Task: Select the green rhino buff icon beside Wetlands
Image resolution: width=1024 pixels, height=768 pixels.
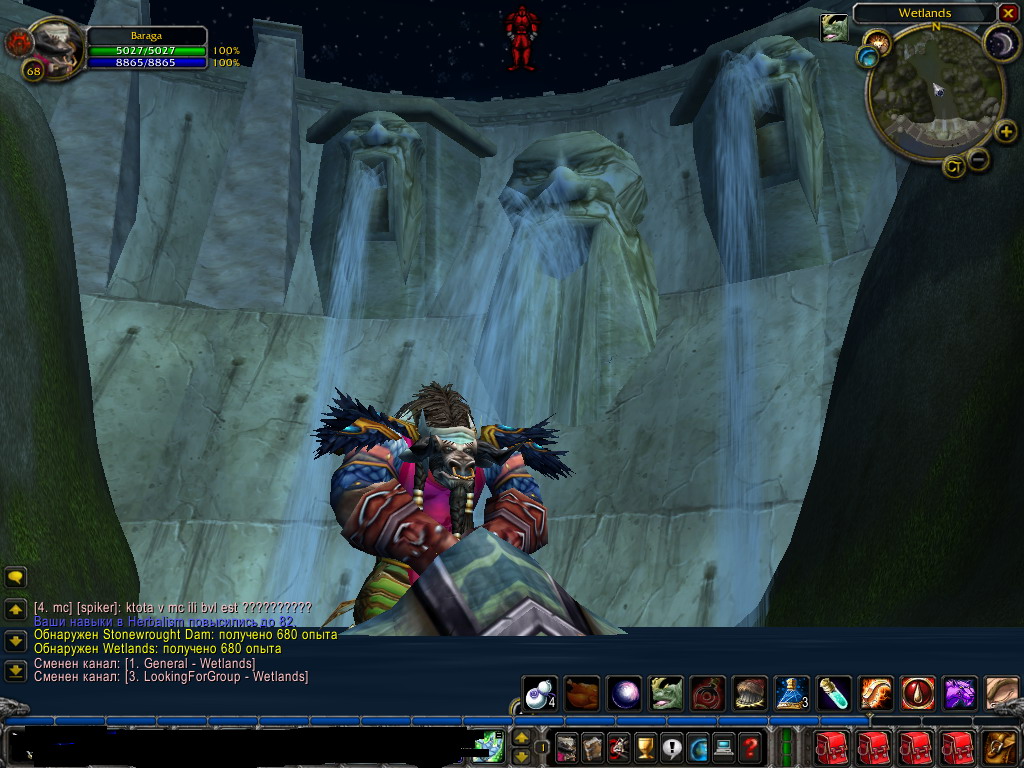Action: (x=834, y=29)
